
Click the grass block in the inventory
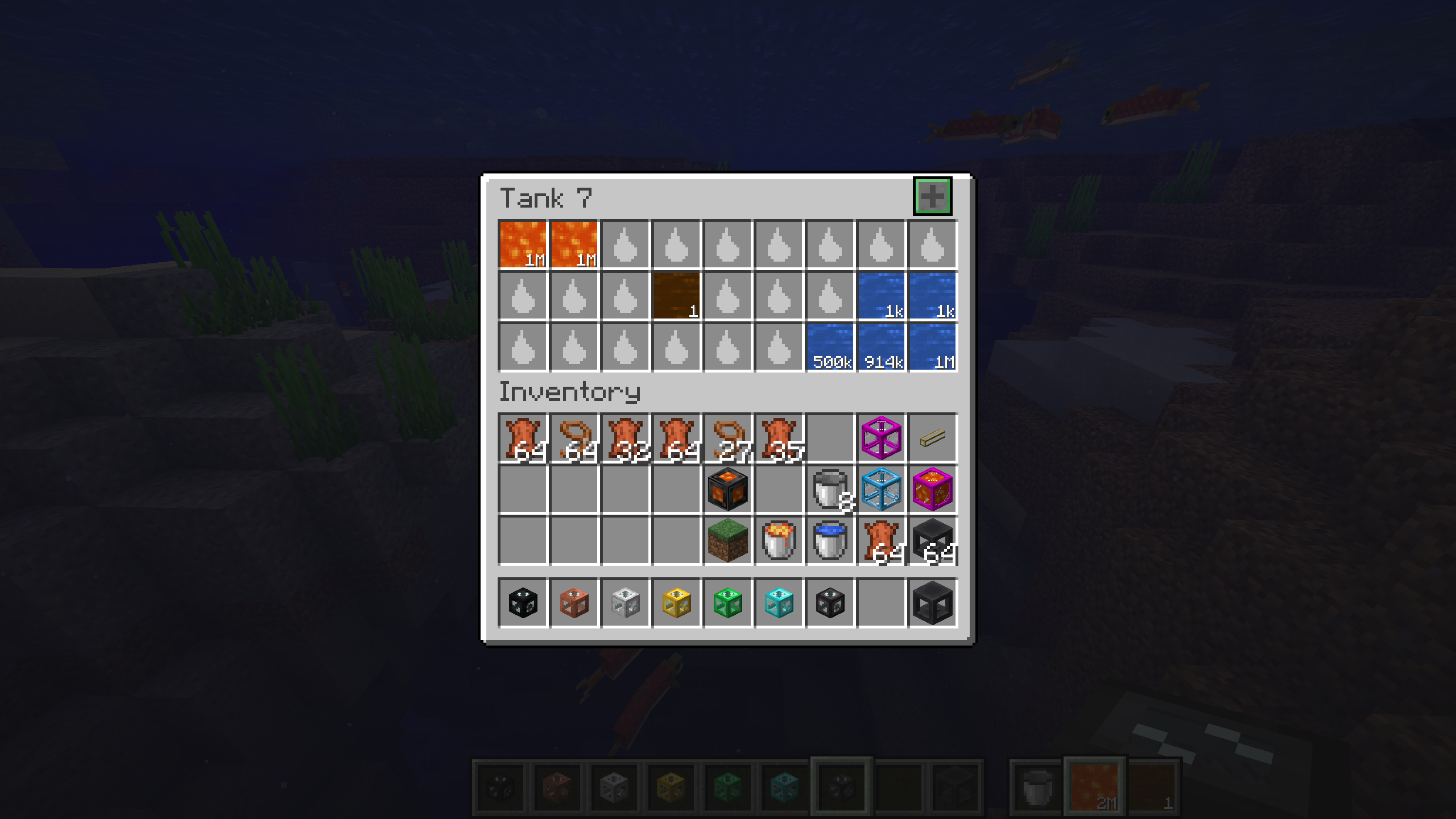pos(727,539)
